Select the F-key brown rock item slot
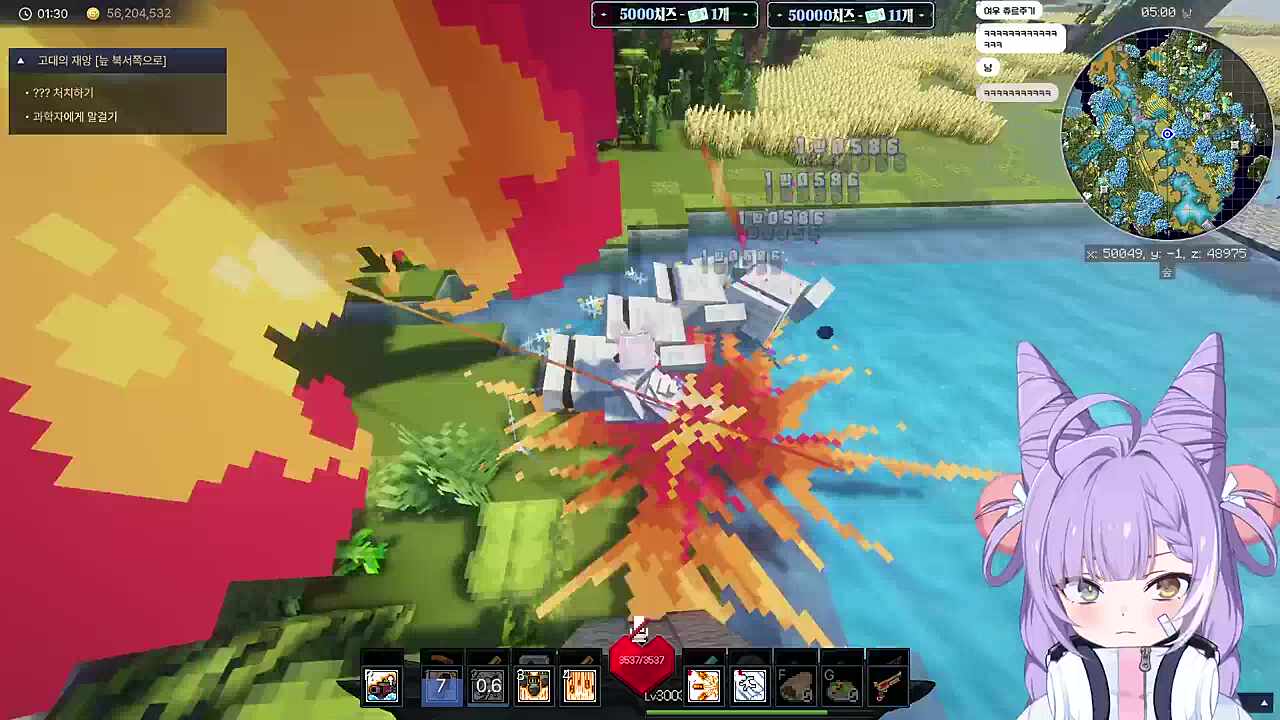 [x=796, y=685]
